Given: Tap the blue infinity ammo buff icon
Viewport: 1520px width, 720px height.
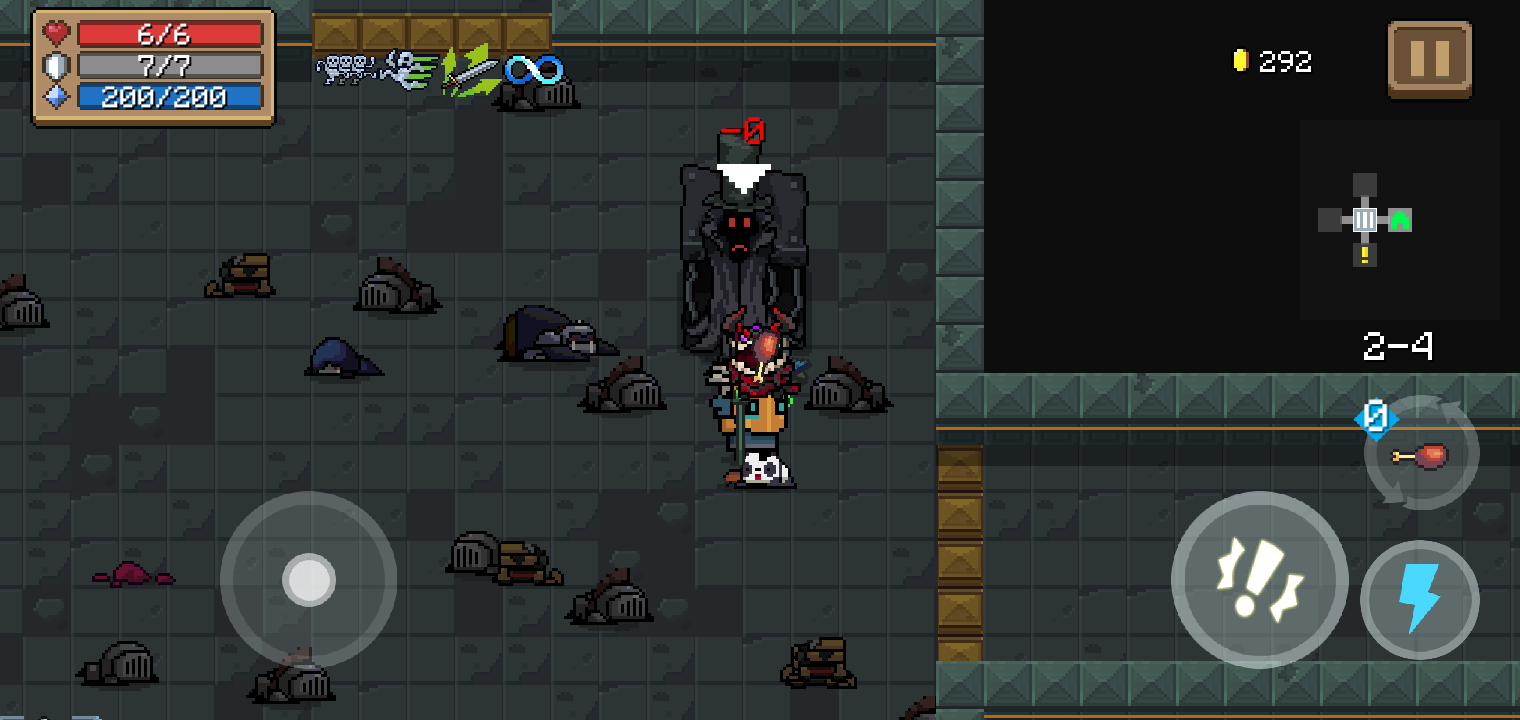Looking at the screenshot, I should pos(535,68).
